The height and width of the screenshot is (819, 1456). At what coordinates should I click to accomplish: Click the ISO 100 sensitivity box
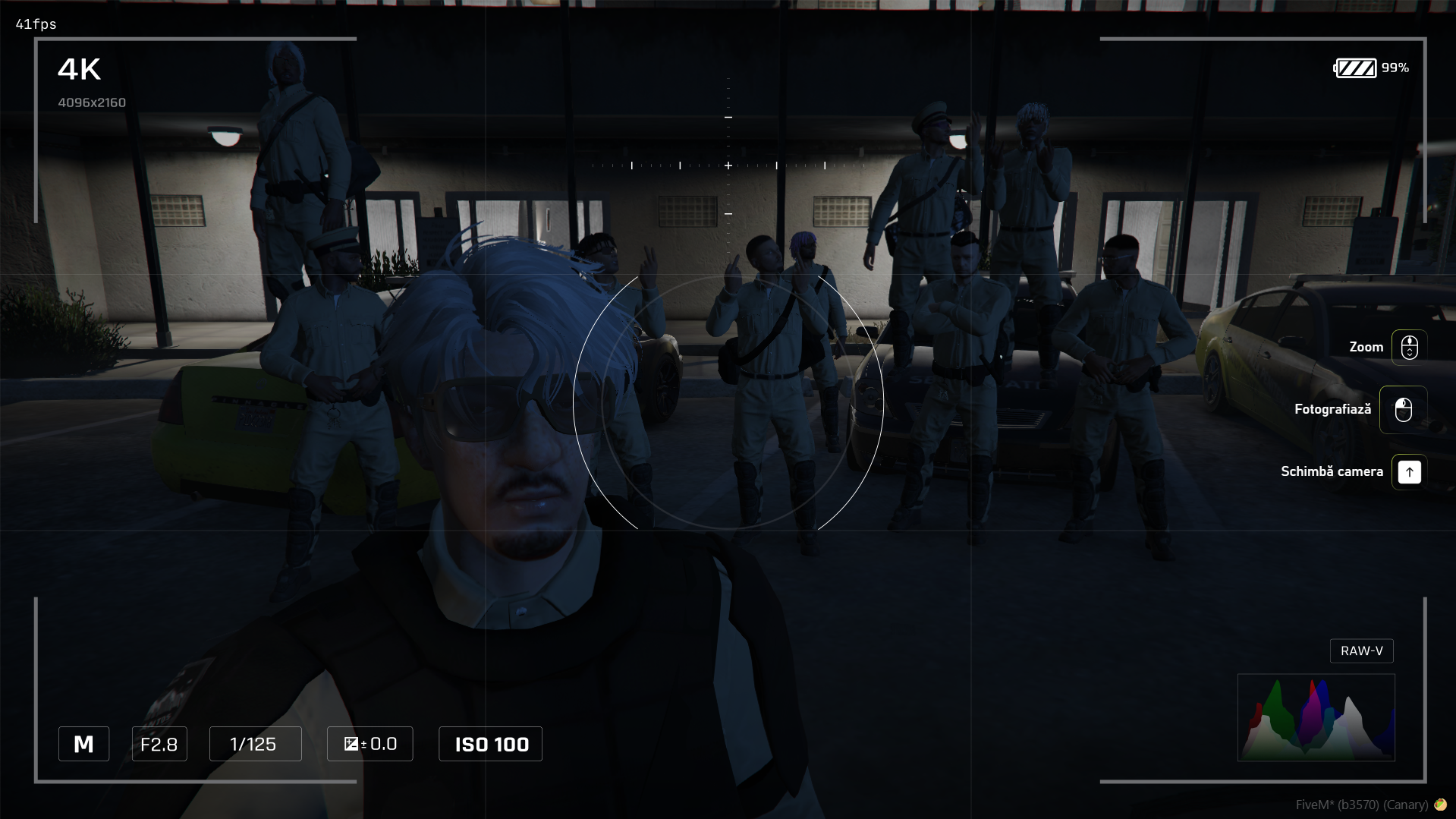(491, 744)
